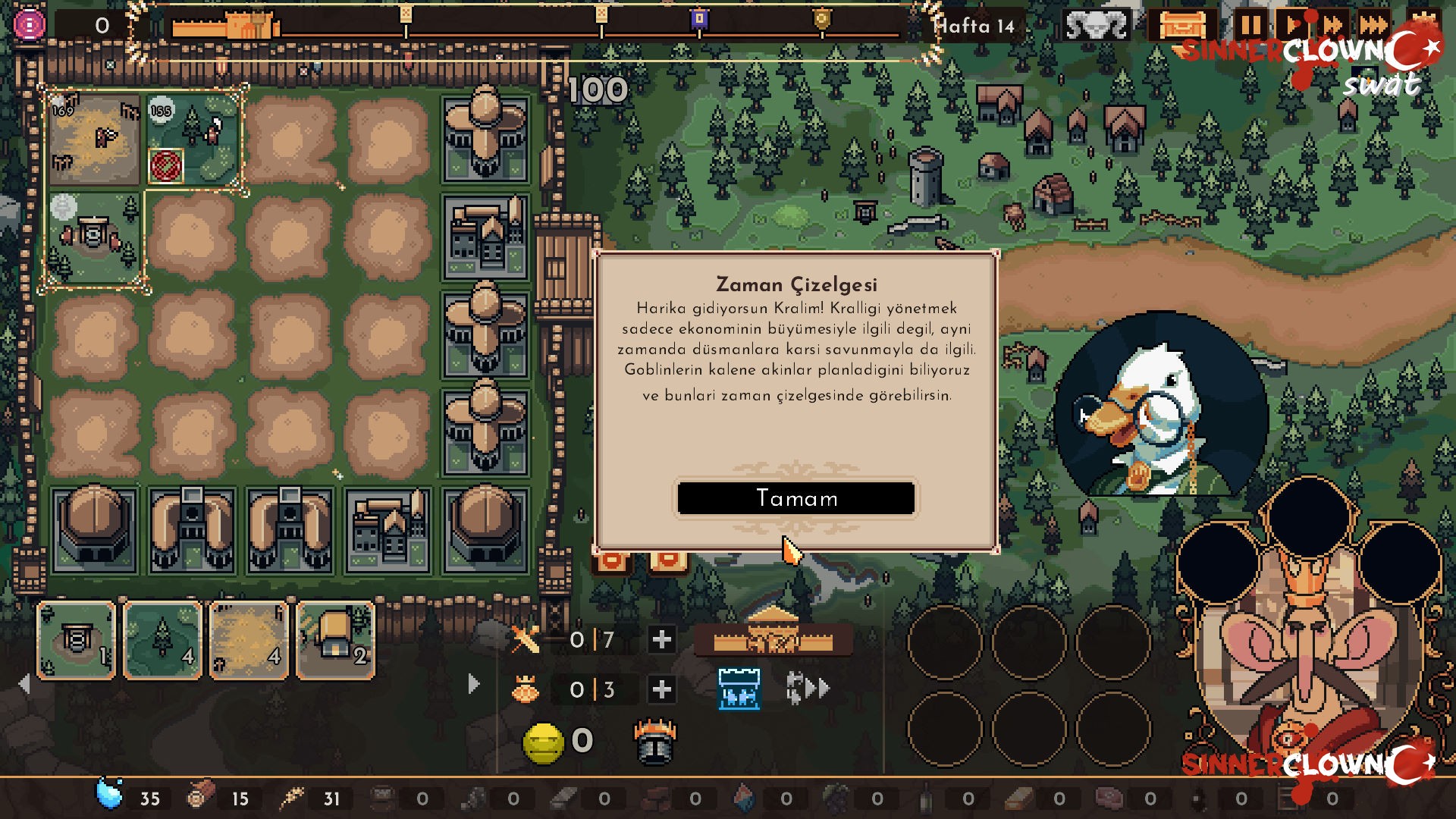
Task: Choose triple fast-forward speed
Action: coord(1373,26)
